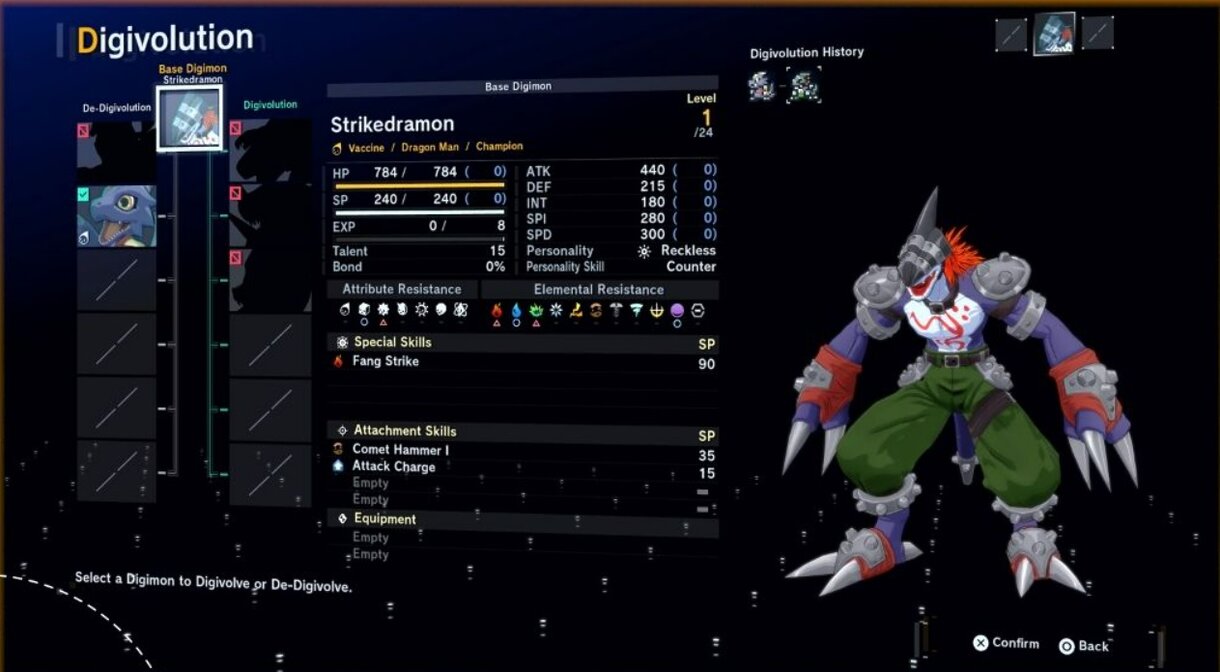
Task: Click the unbracketed earlier-form sprite in Digivolution History
Action: coord(762,86)
